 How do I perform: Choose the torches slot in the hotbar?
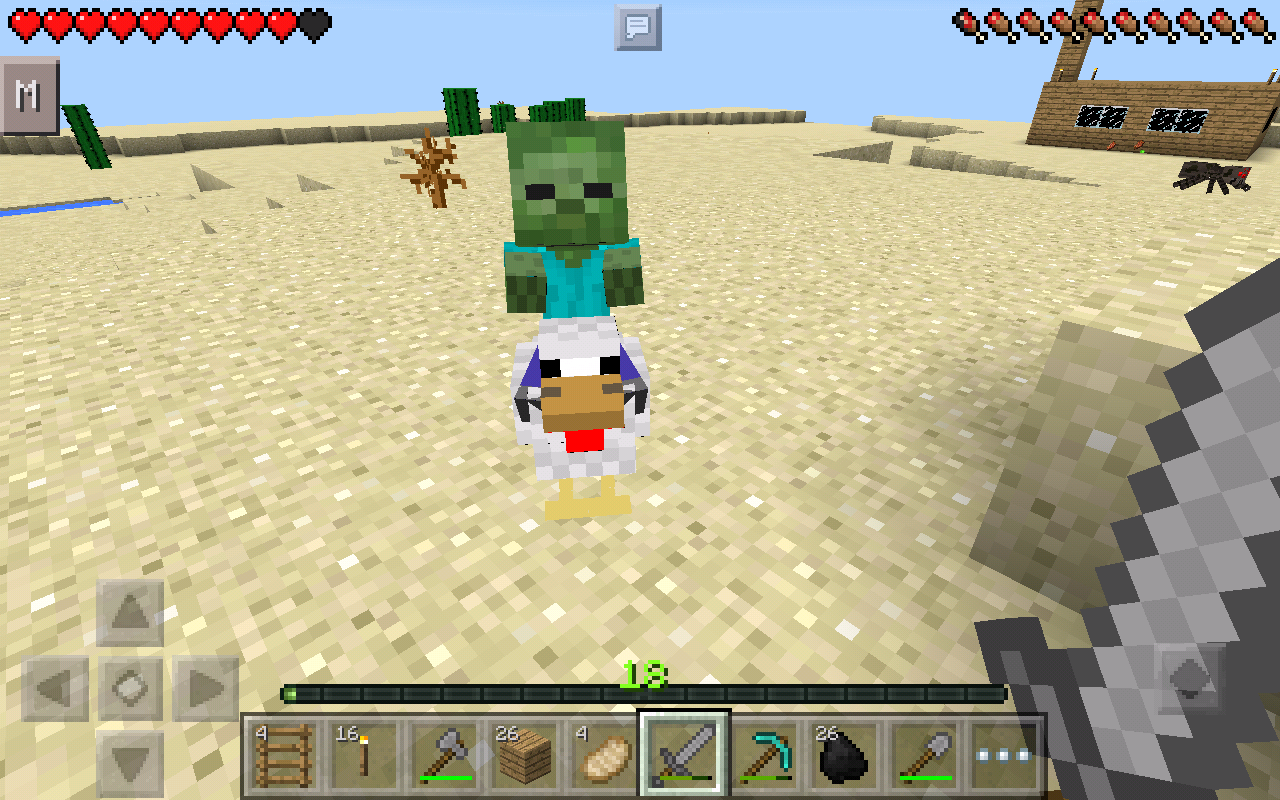pos(360,755)
